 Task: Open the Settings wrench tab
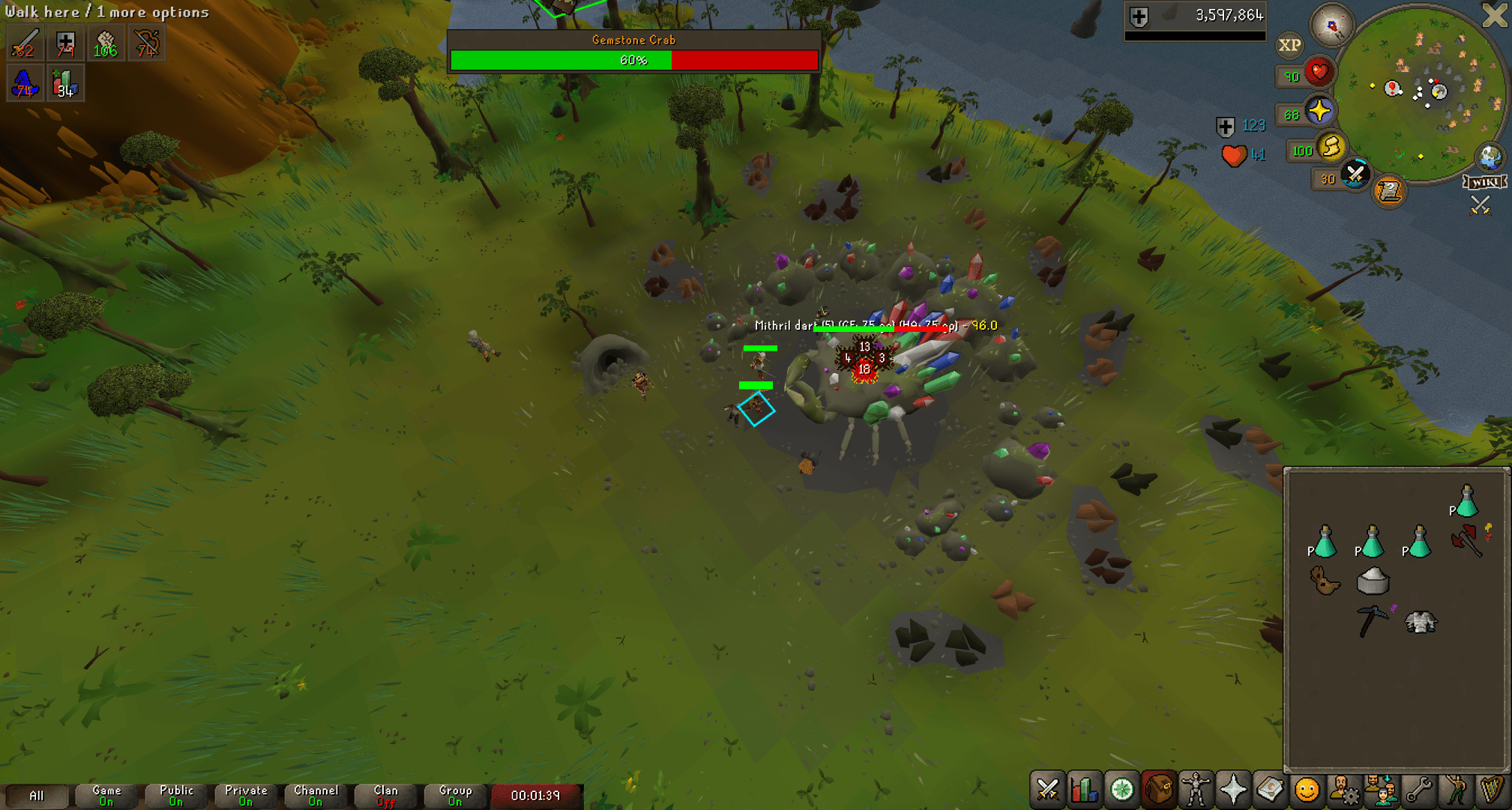[1418, 789]
